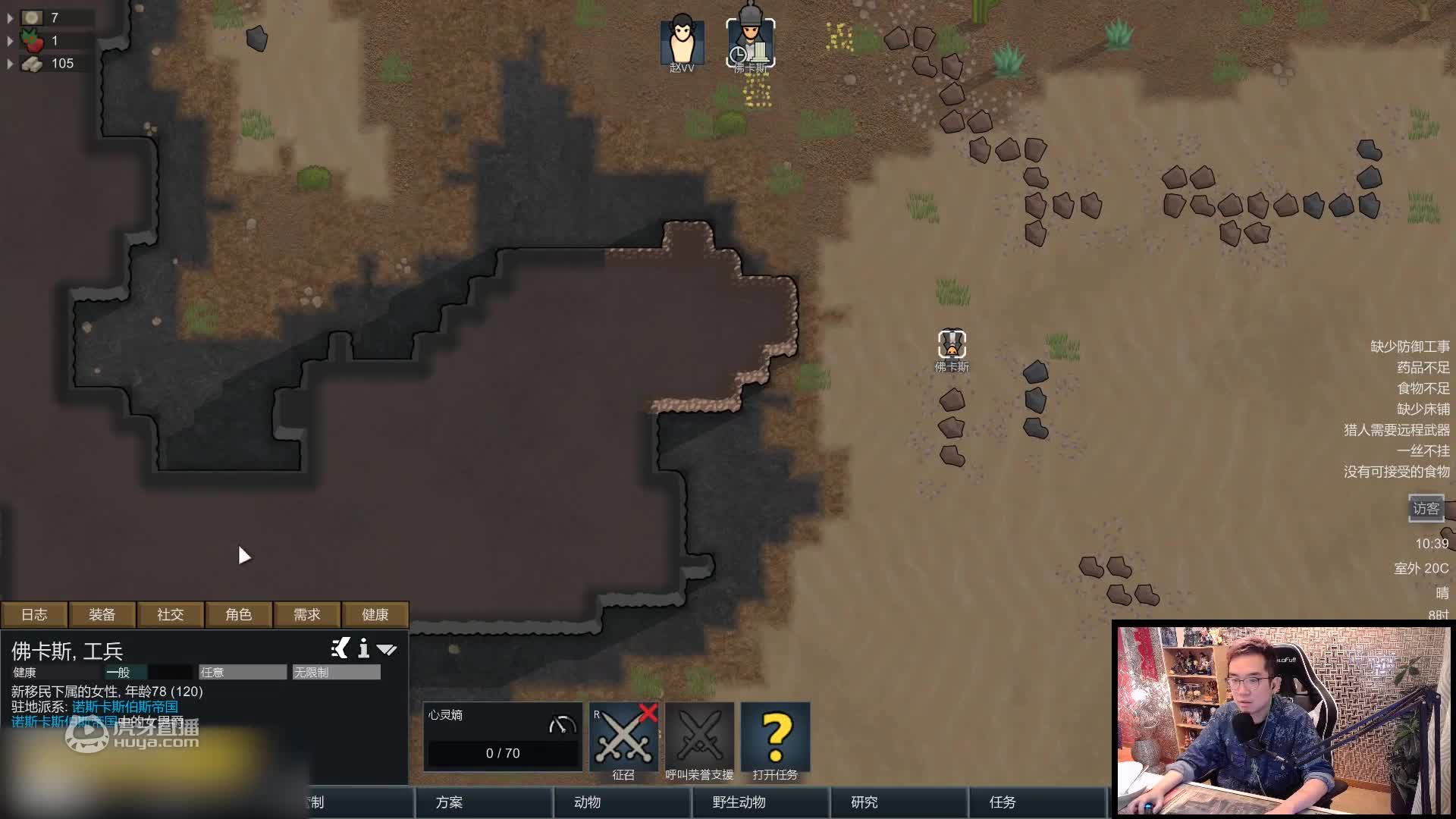The image size is (1456, 819).
Task: Click the 缺少防御工事 alert
Action: pos(1410,347)
